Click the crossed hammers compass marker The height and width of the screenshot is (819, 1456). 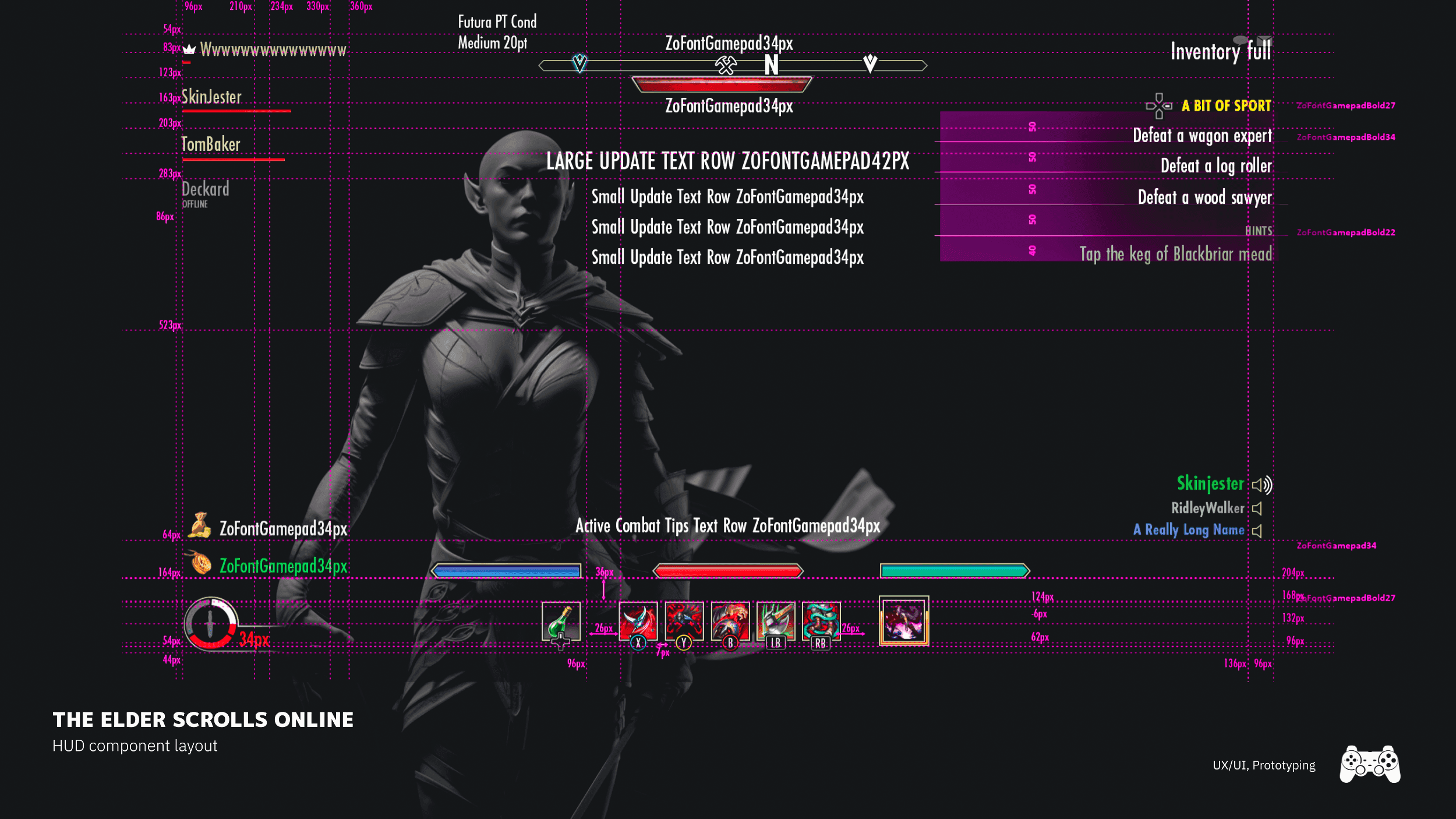[726, 65]
